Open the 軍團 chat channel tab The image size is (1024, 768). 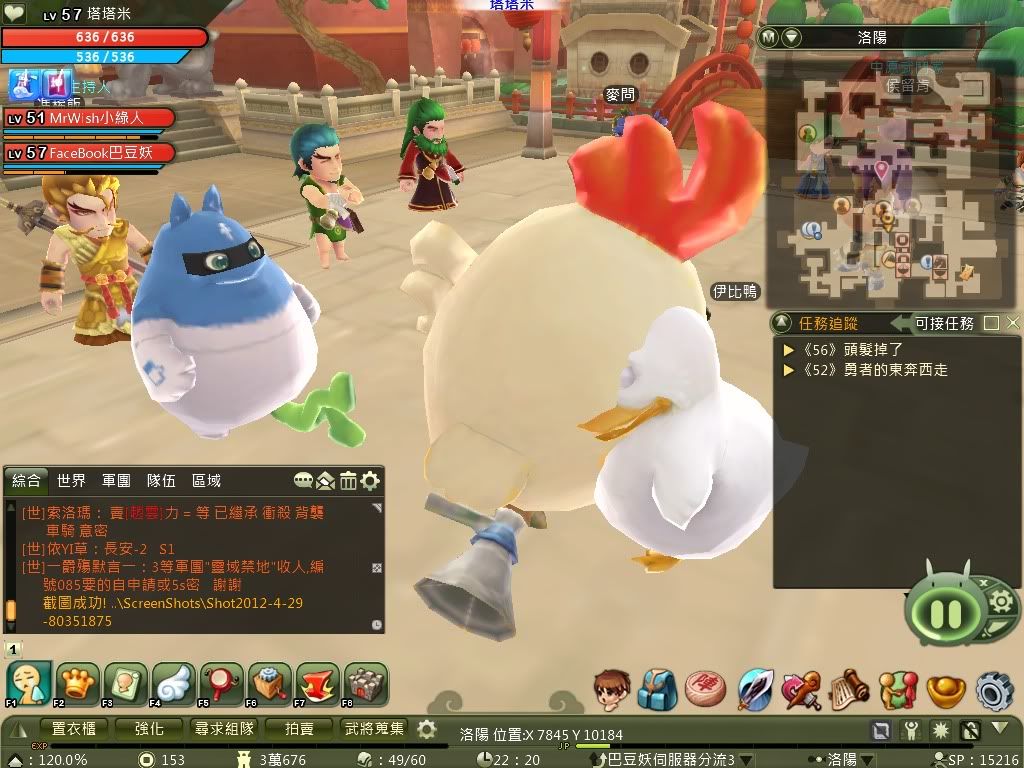(x=116, y=481)
